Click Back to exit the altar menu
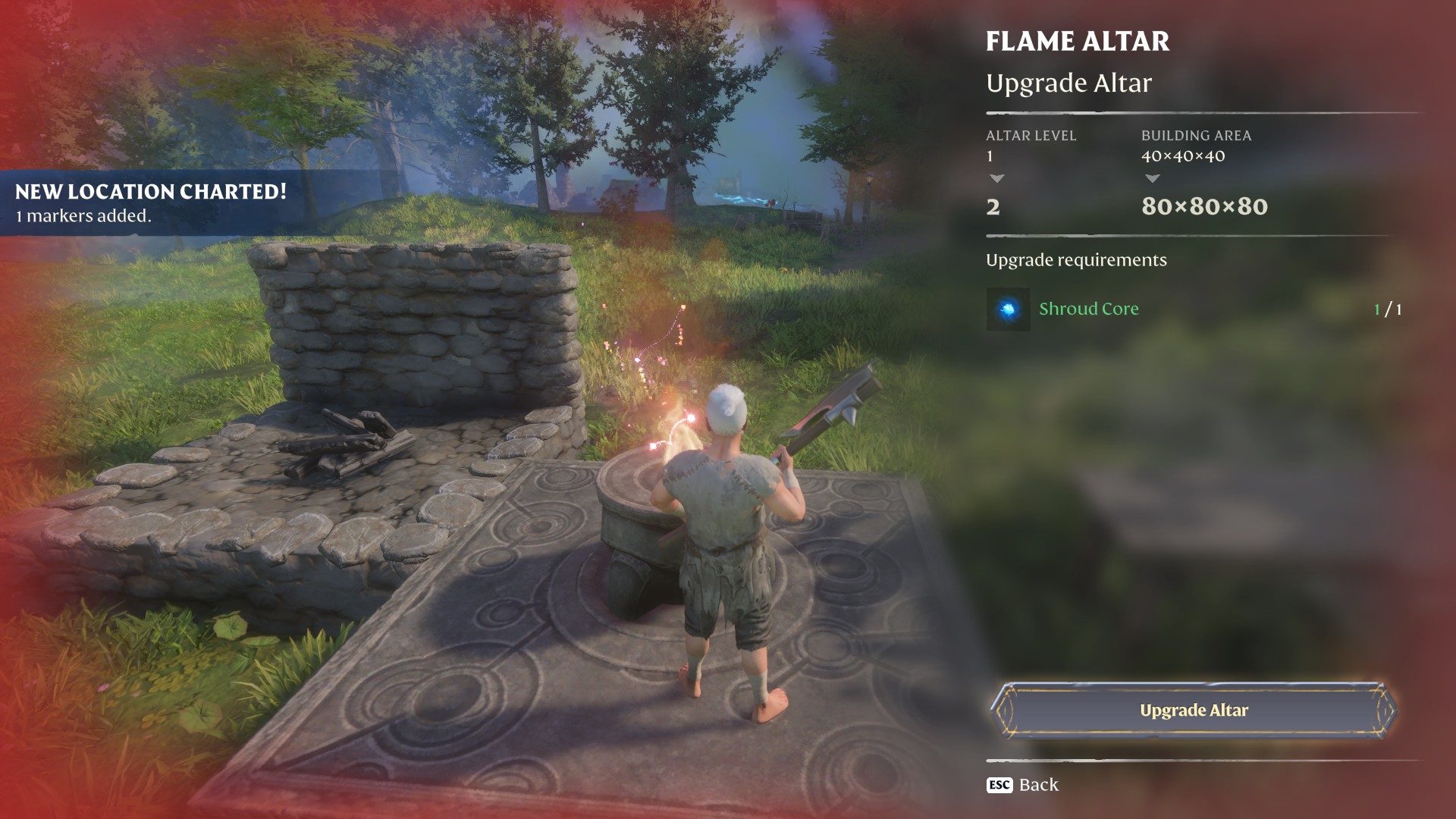 [x=1038, y=785]
